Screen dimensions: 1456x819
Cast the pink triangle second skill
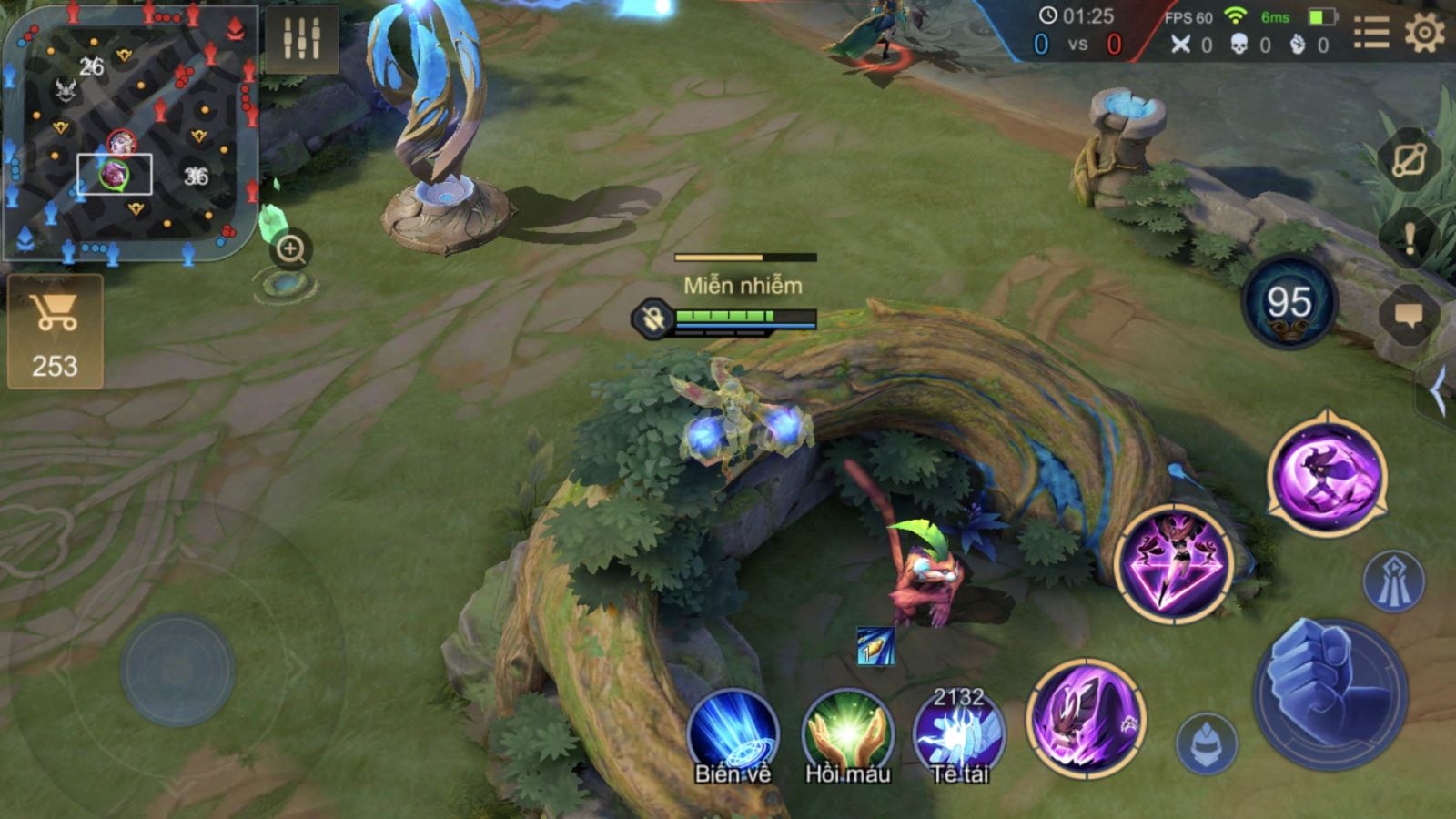1175,564
